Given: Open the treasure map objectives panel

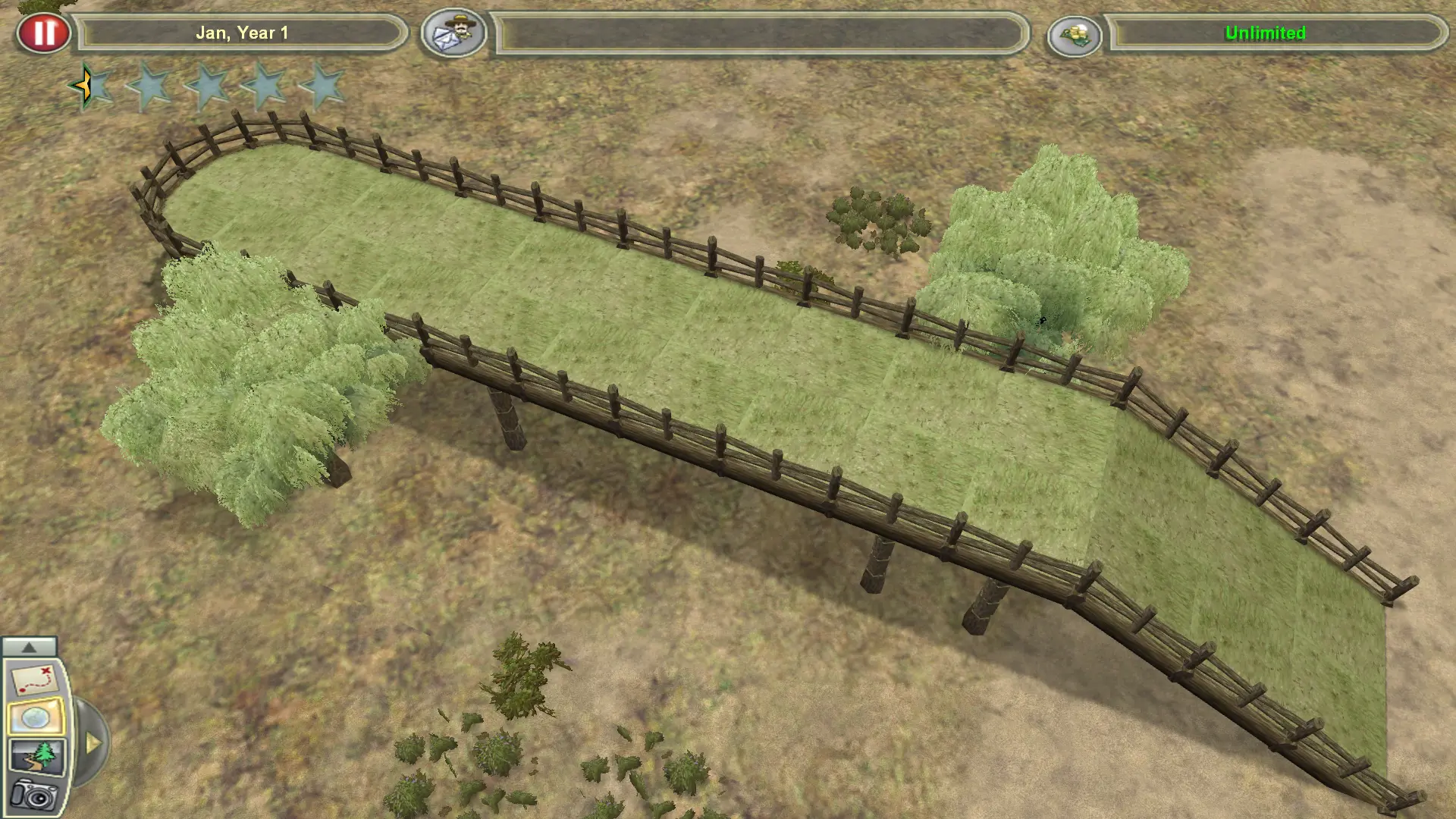Looking at the screenshot, I should click(x=35, y=679).
